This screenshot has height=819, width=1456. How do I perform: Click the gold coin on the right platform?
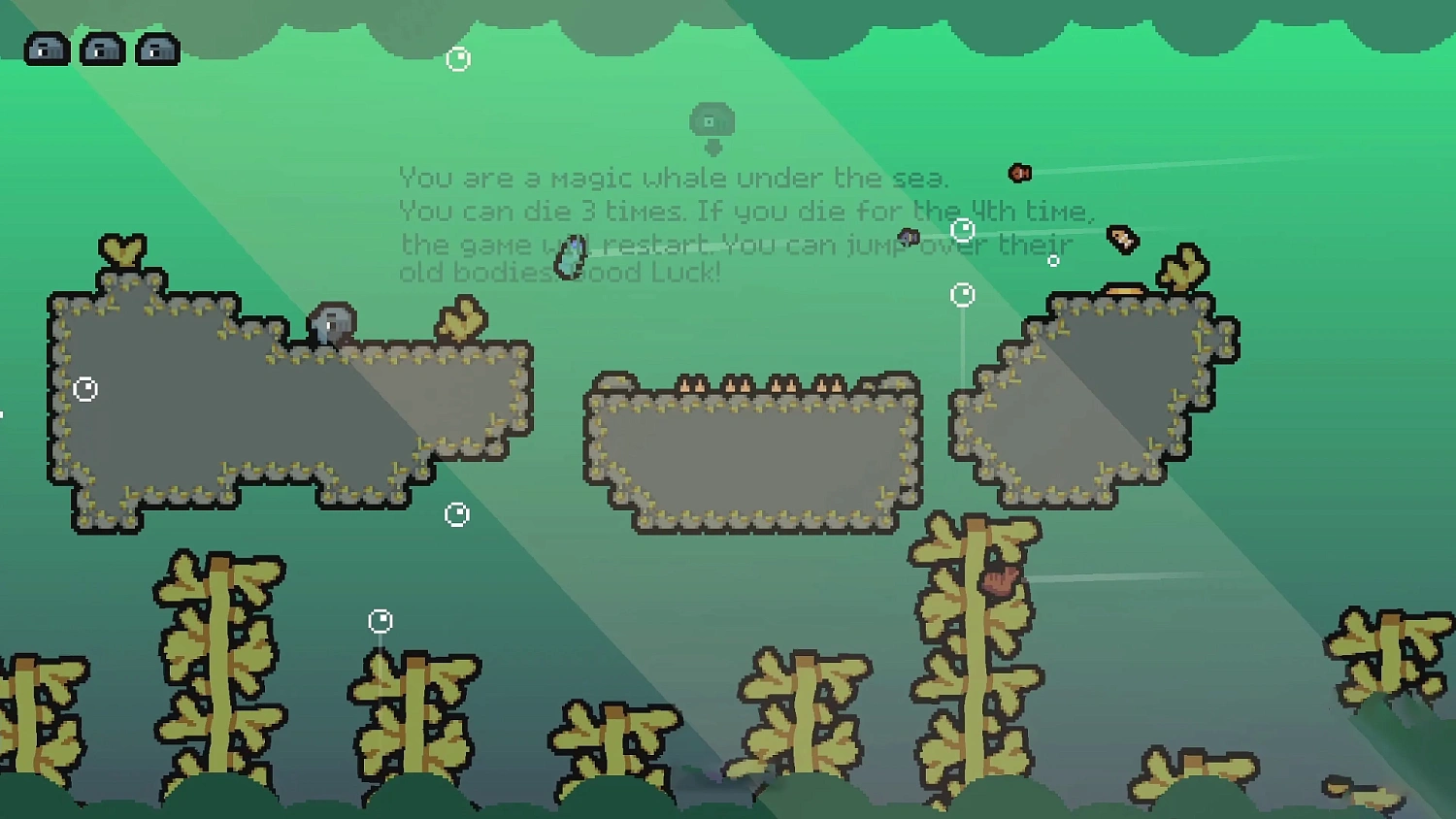[x=1125, y=288]
